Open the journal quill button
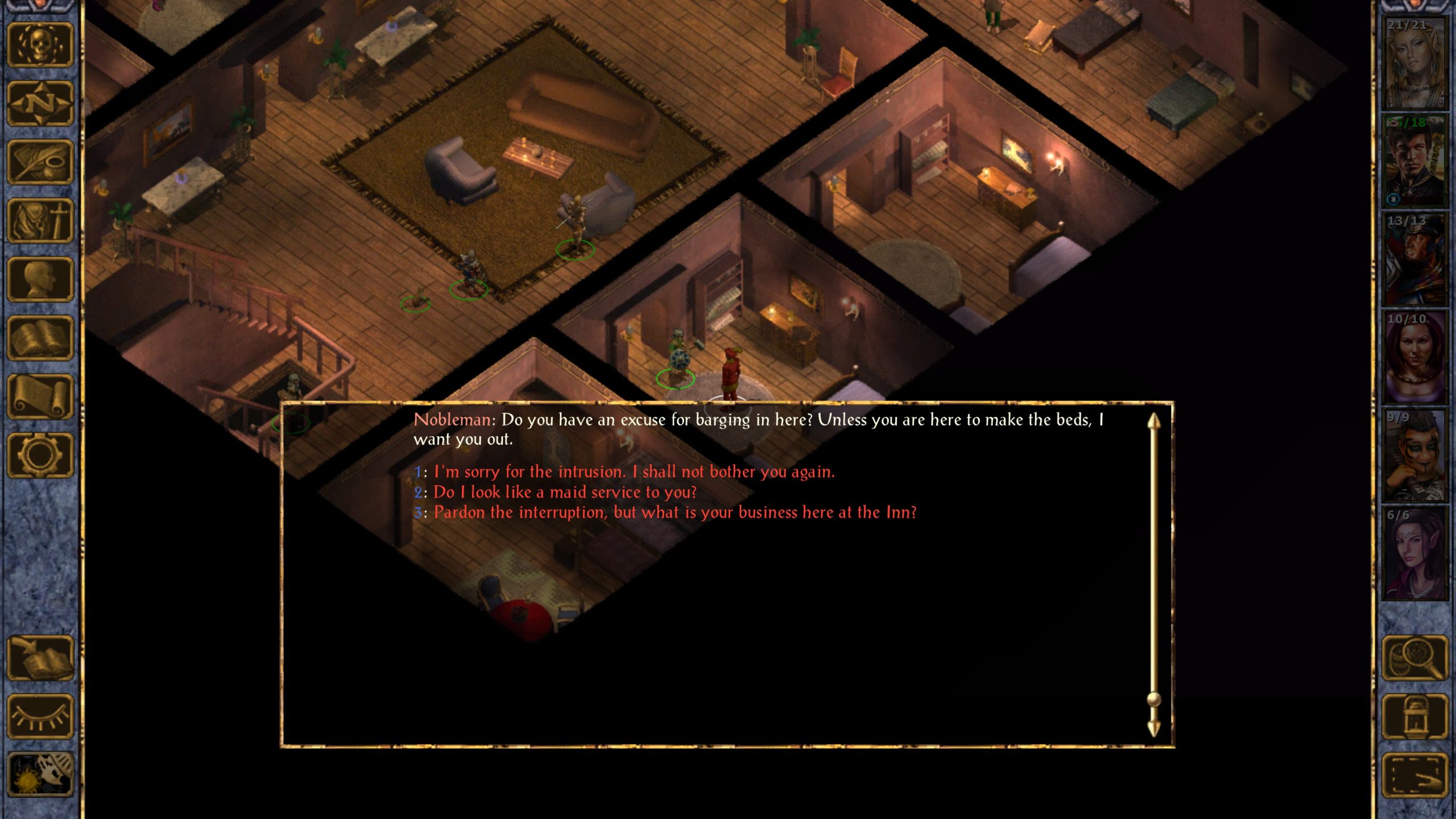This screenshot has width=1456, height=819. [40, 162]
